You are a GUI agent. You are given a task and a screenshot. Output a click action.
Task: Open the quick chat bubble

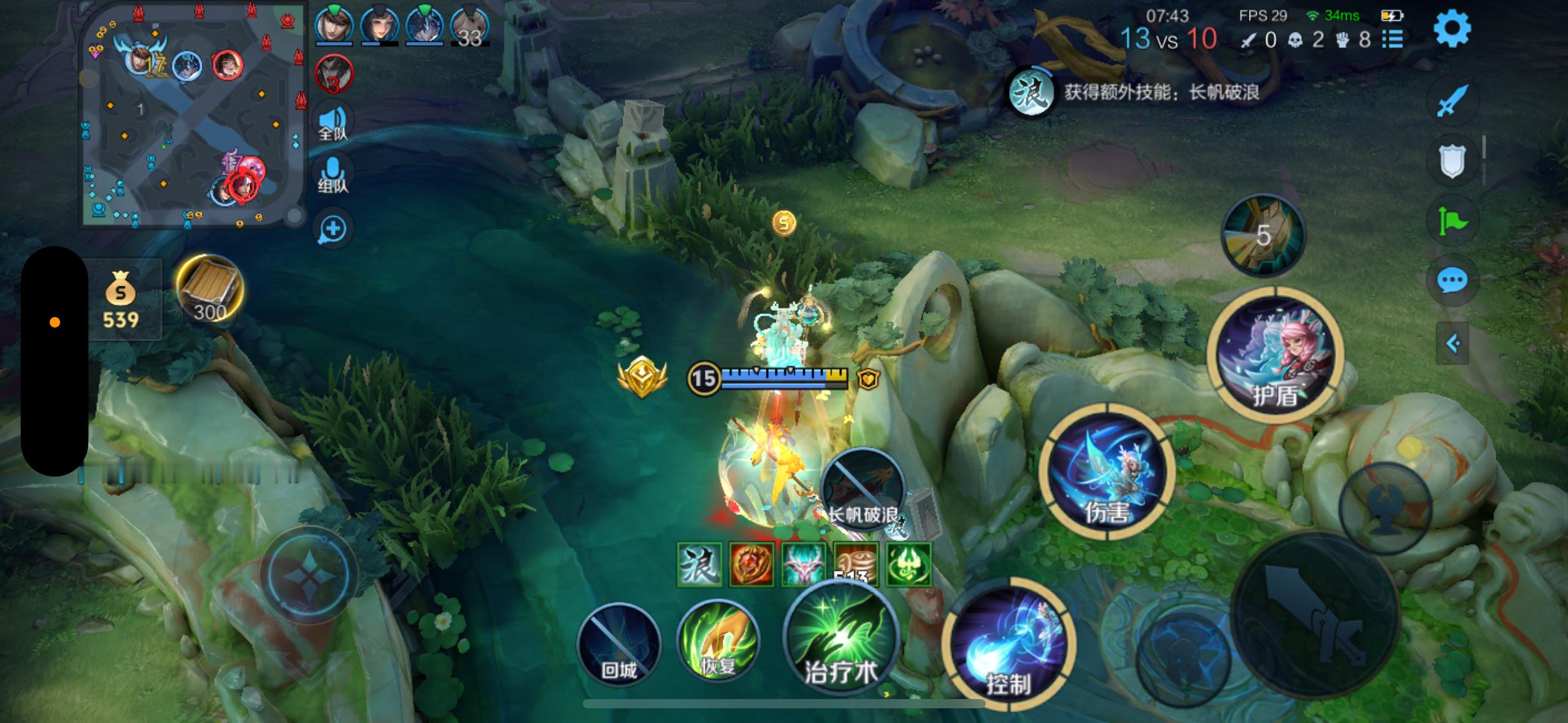pyautogui.click(x=1452, y=281)
